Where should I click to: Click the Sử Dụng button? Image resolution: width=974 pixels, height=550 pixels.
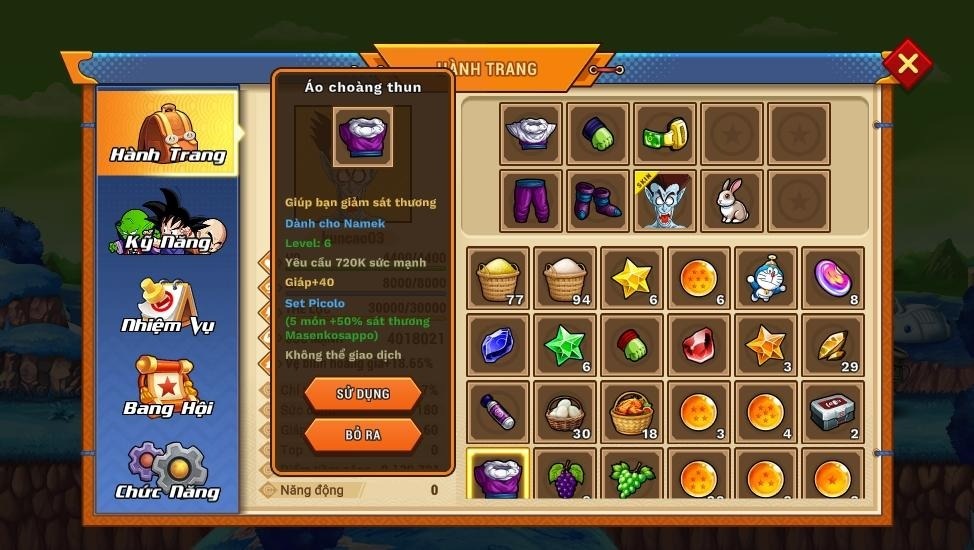(x=362, y=394)
